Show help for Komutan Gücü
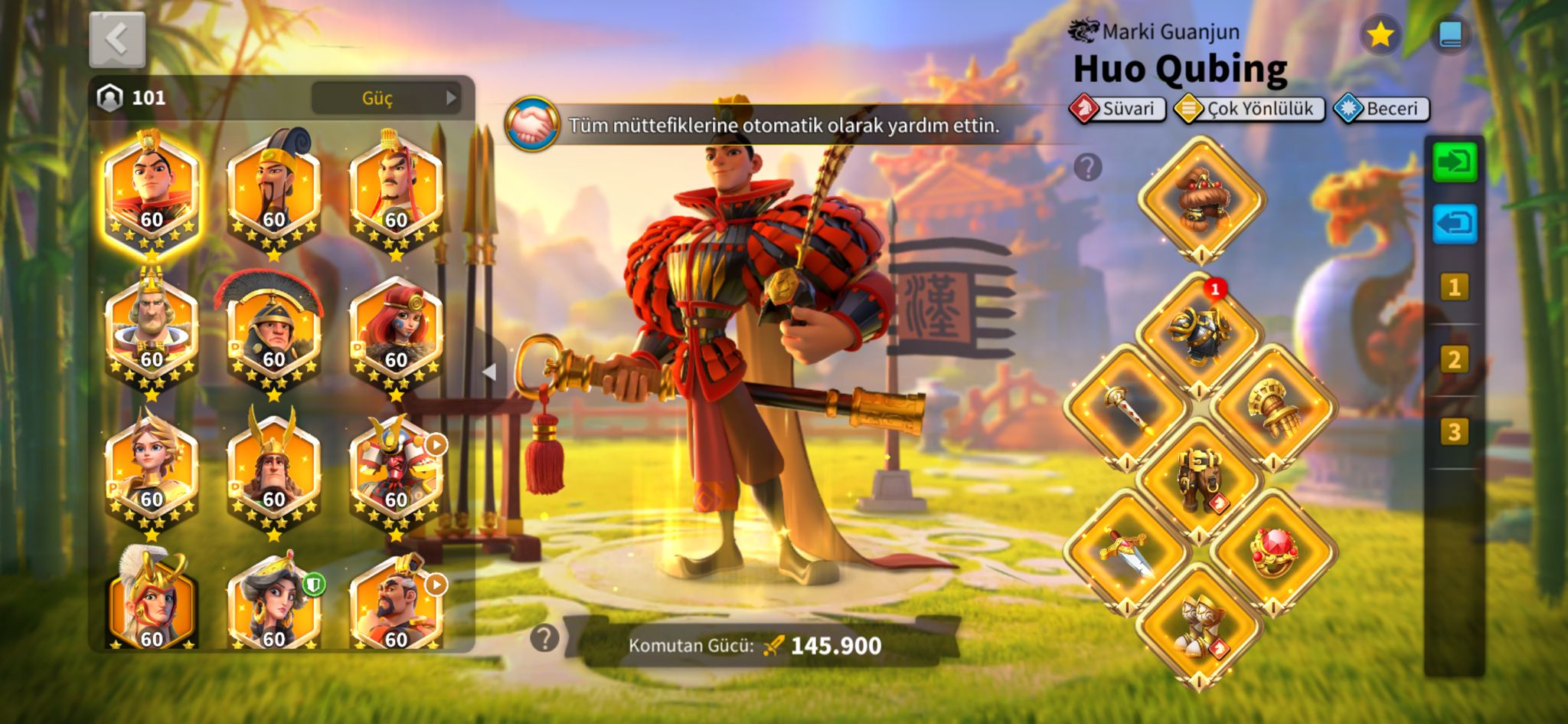This screenshot has width=1568, height=724. (544, 637)
